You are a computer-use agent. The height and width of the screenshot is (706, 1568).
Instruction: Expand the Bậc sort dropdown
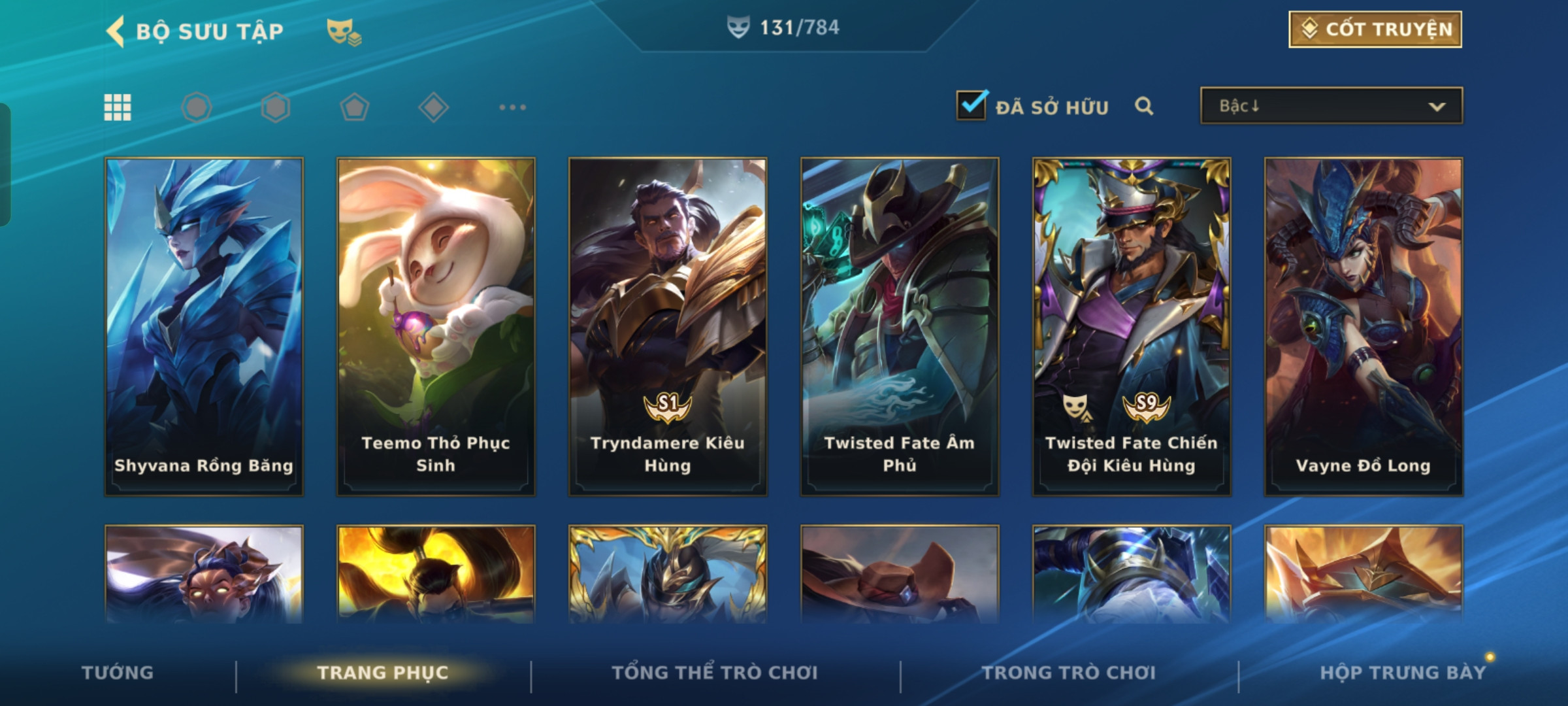click(x=1331, y=106)
